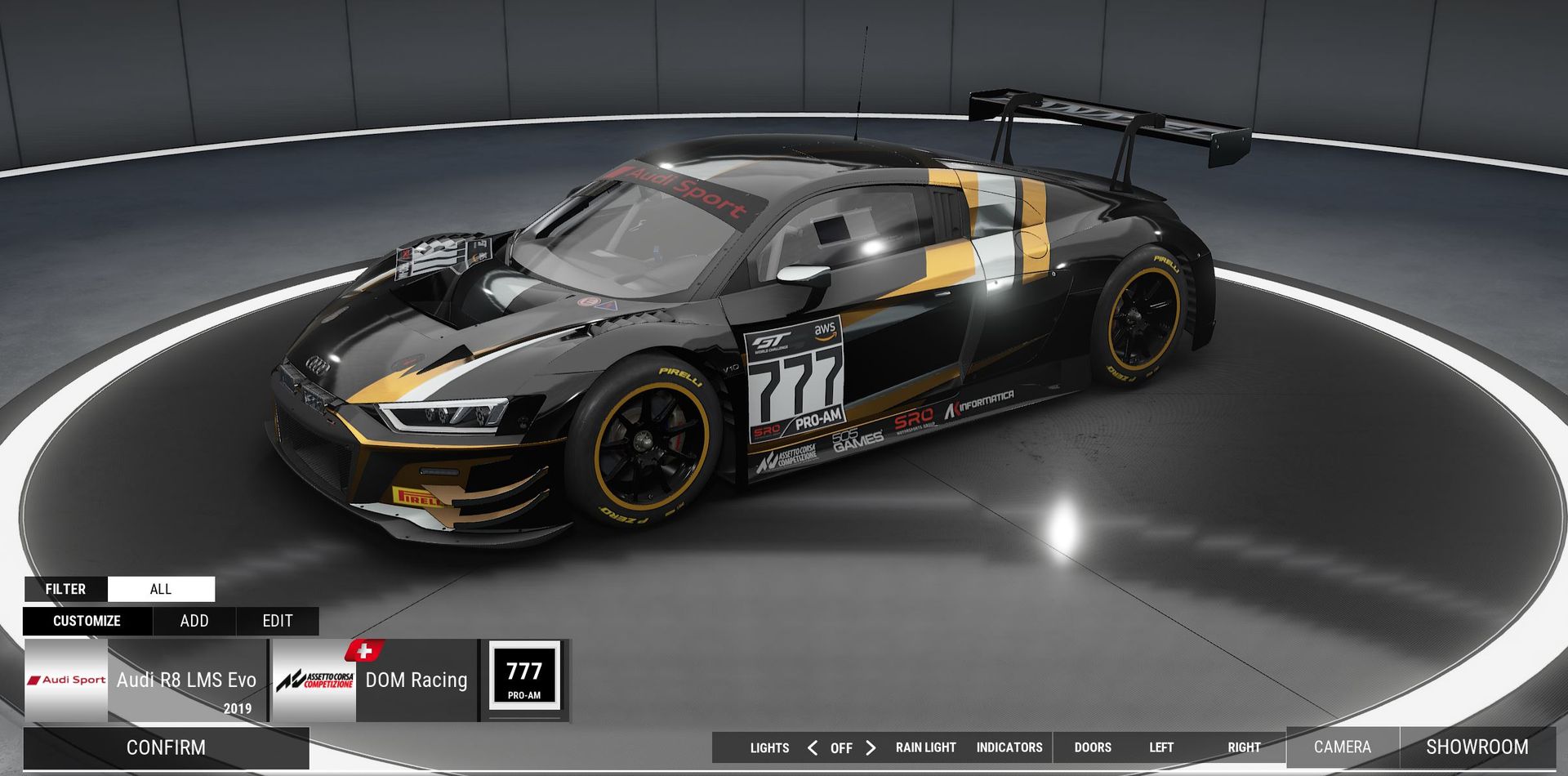Open the right door
This screenshot has width=1568, height=776.
pos(1244,747)
